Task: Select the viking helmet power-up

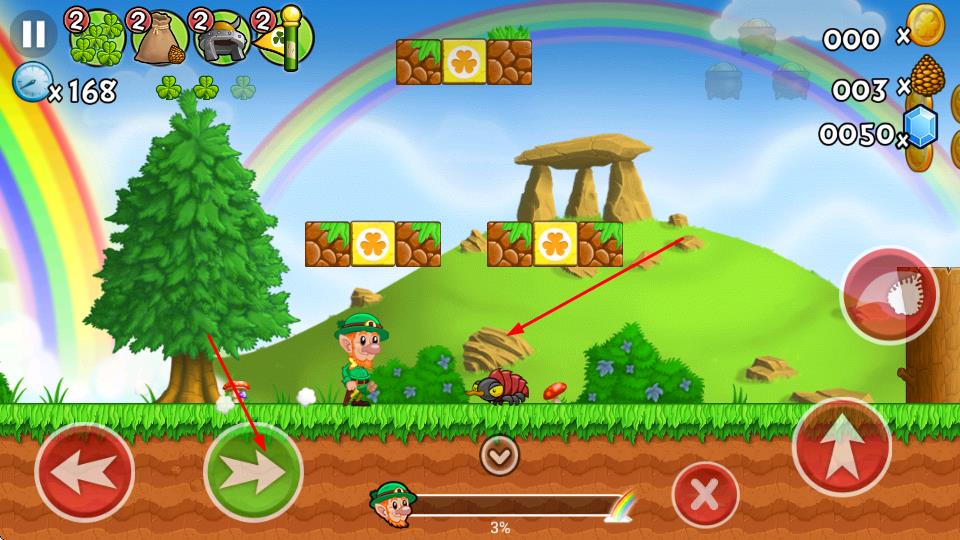Action: [222, 38]
